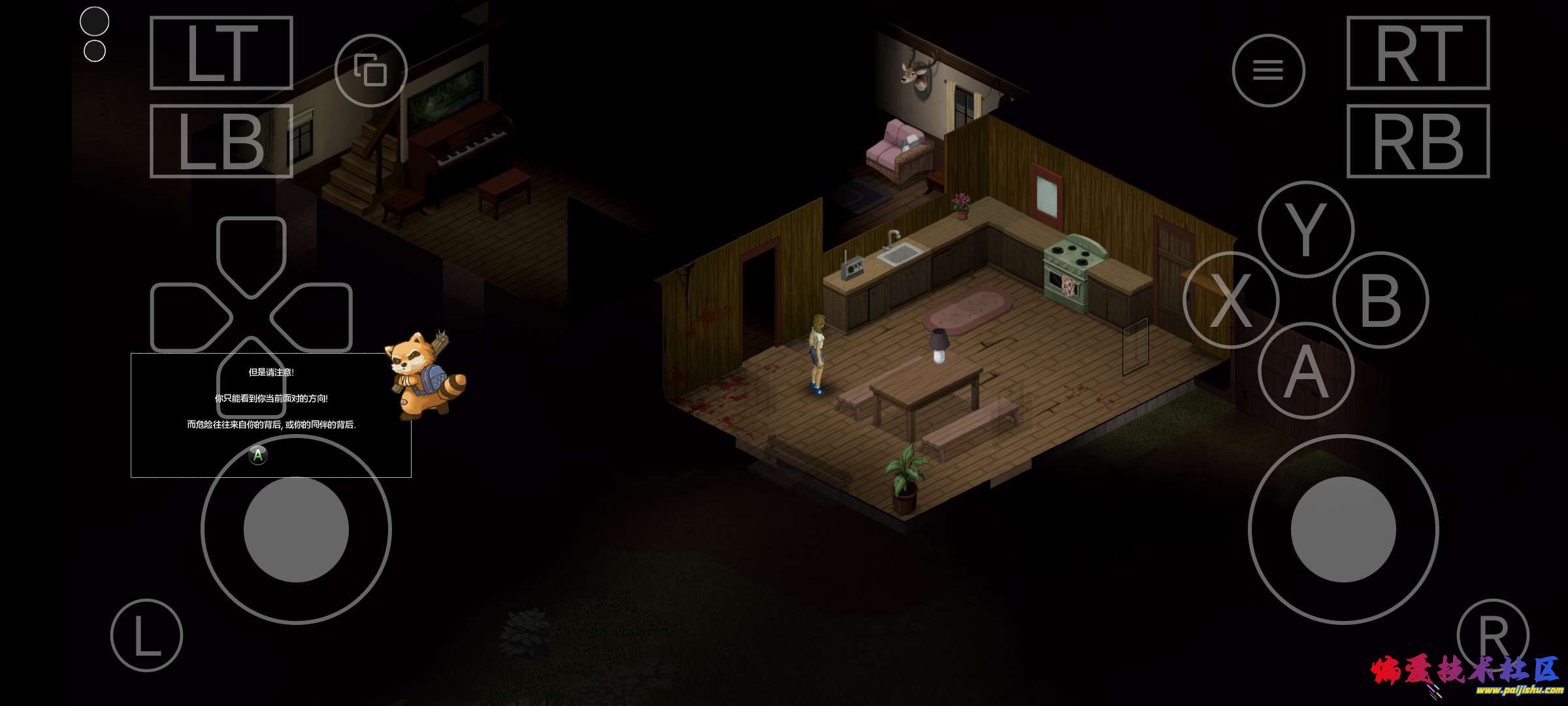Tap the virtual X face button

point(1230,300)
